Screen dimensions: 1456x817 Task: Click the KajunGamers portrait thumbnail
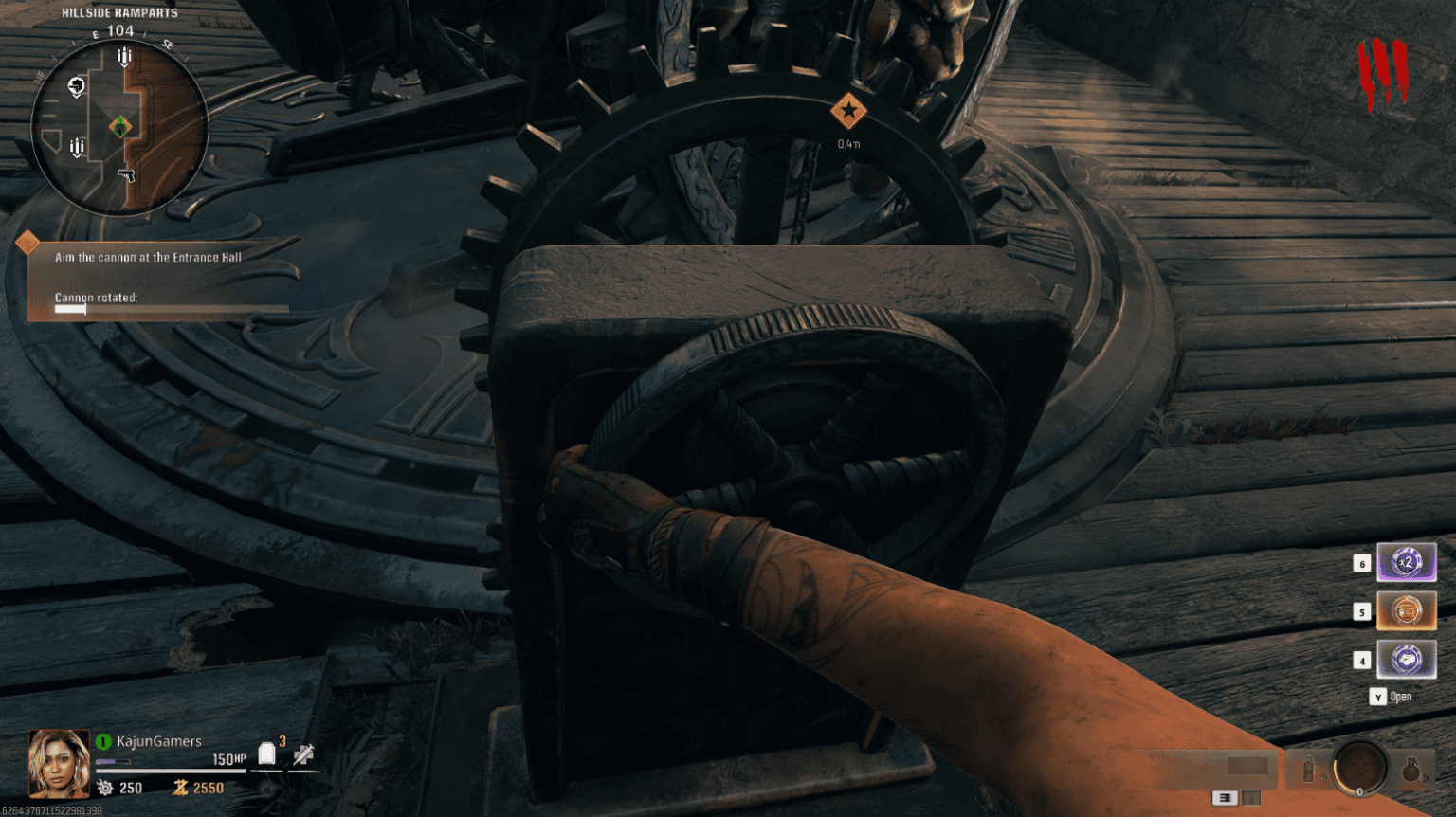tap(59, 763)
